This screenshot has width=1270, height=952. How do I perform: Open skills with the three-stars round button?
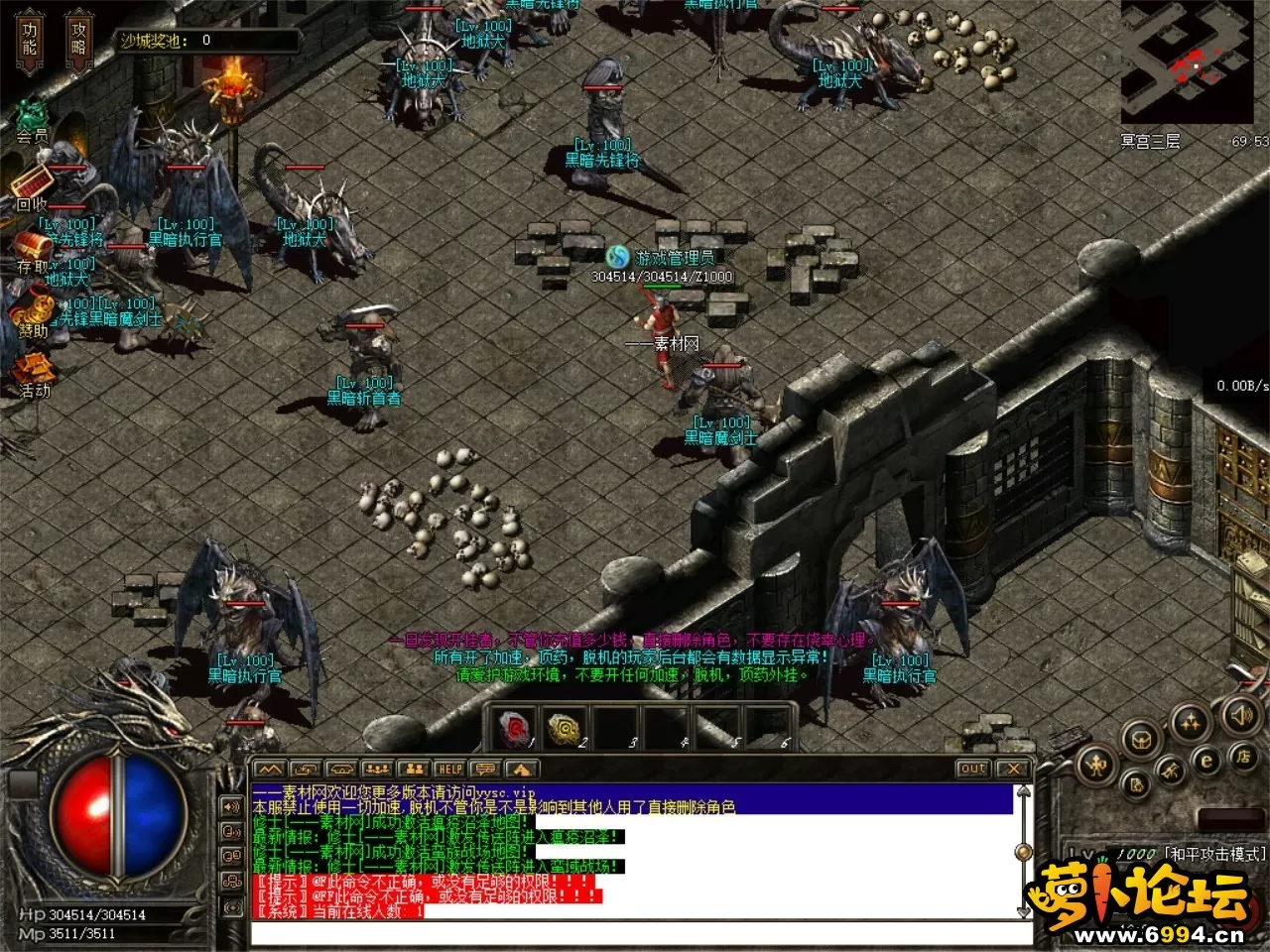click(x=1190, y=723)
